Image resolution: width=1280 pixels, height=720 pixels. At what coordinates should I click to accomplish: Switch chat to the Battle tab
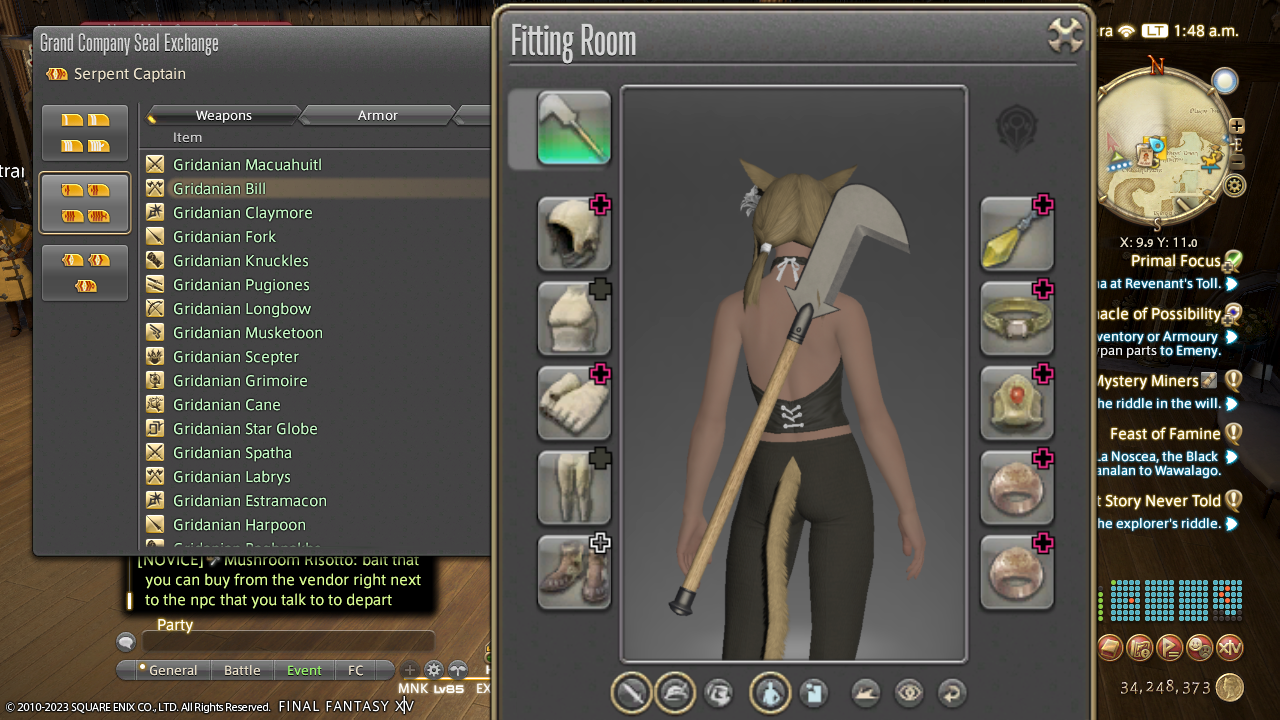point(242,670)
